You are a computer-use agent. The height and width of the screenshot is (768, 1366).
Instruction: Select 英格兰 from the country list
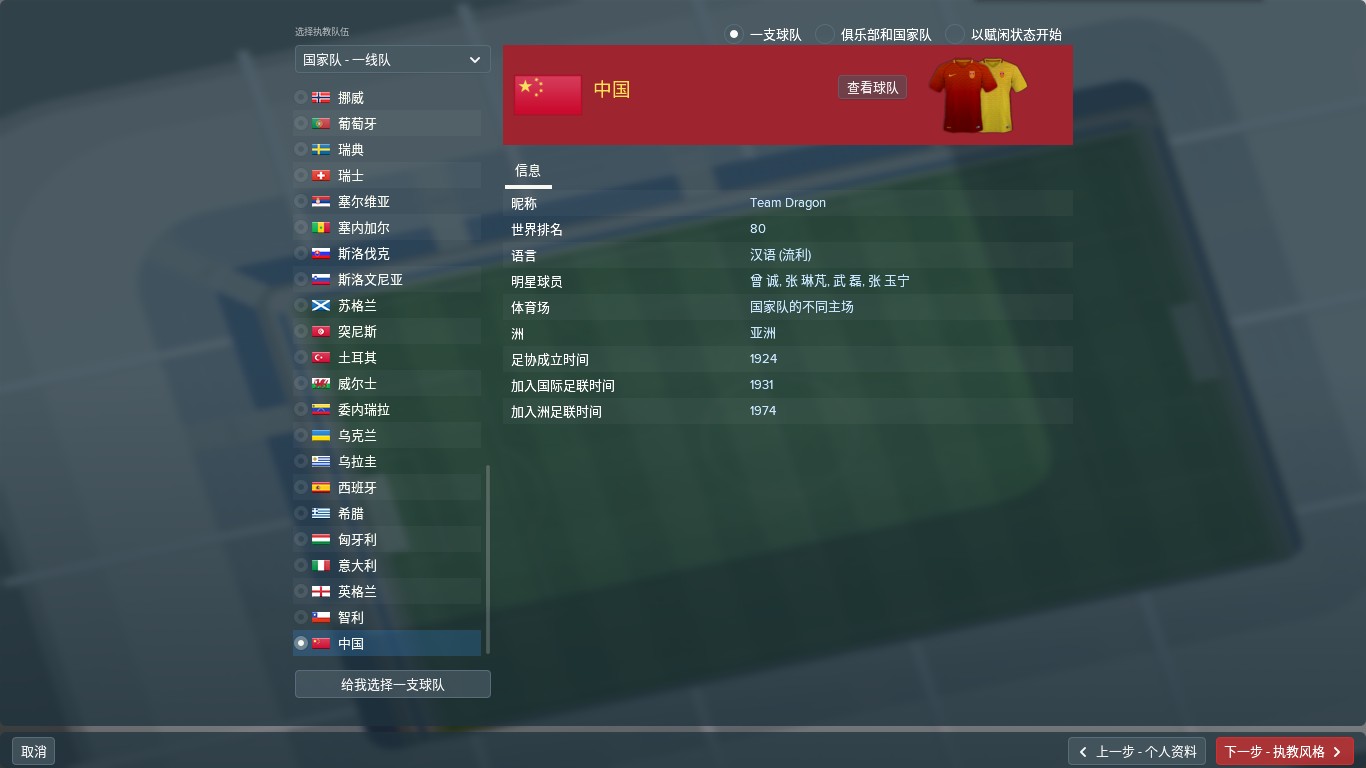pos(356,591)
